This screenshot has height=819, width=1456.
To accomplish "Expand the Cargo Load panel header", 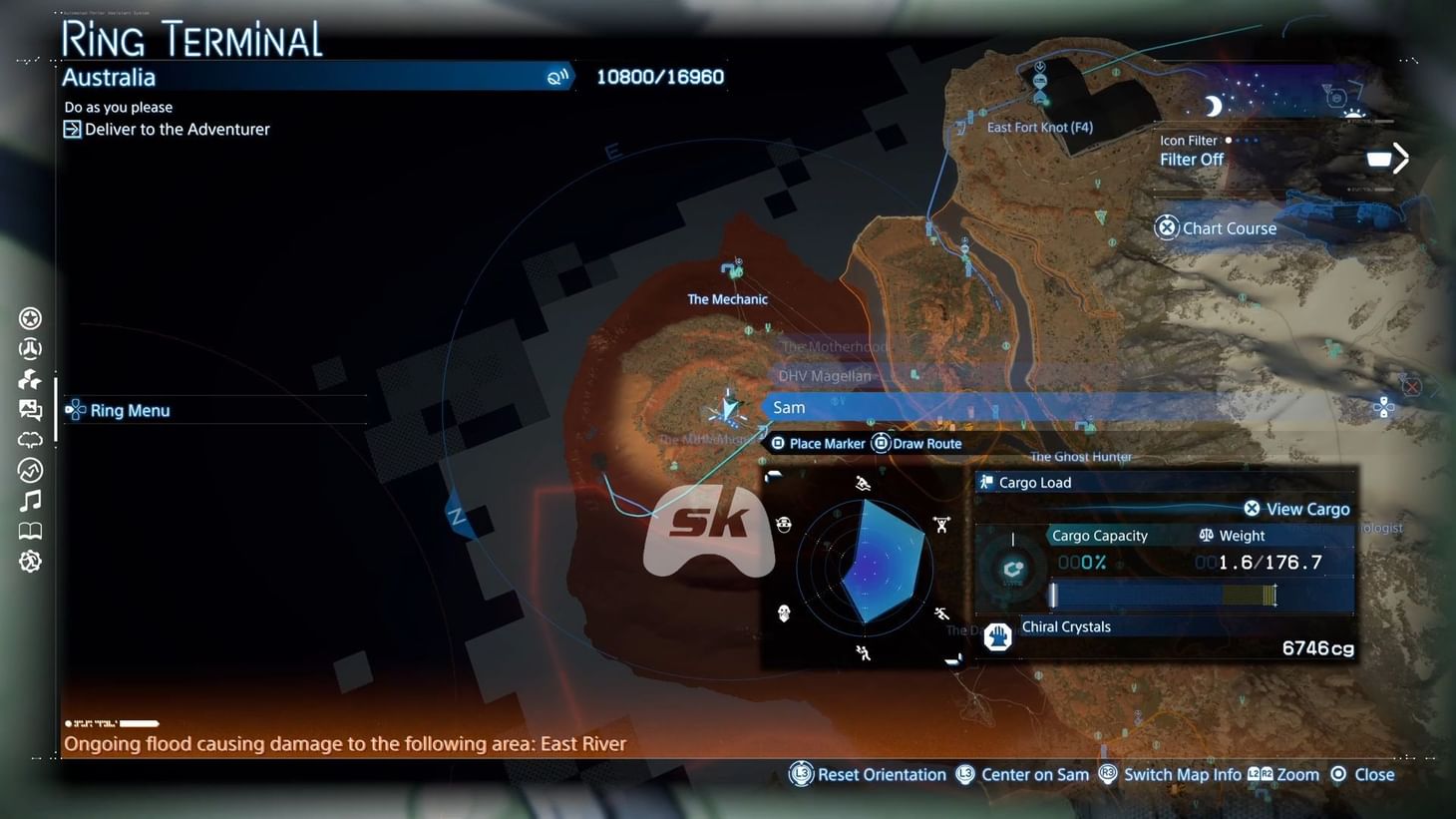I will pos(1034,482).
